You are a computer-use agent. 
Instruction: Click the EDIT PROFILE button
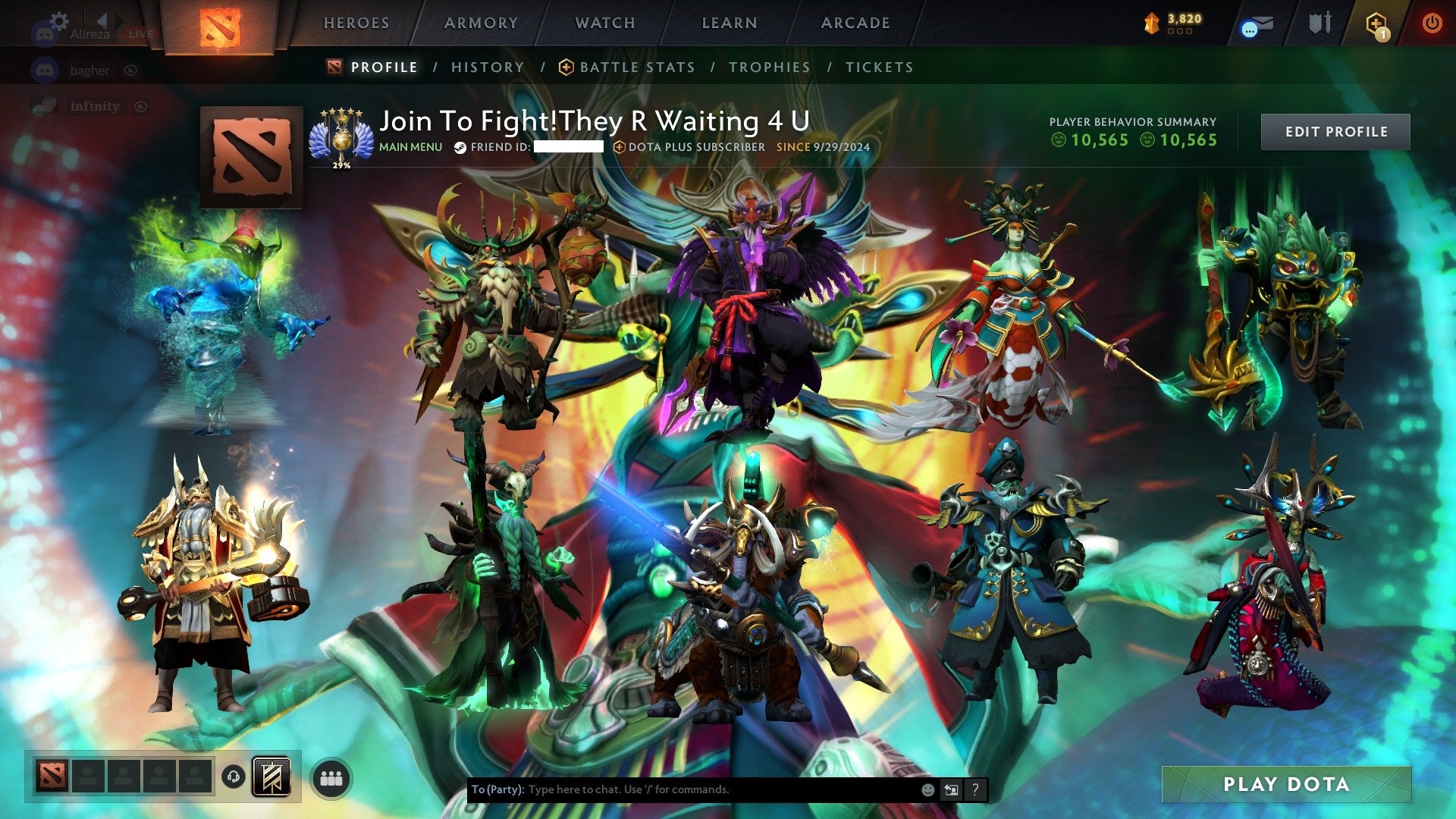[1335, 130]
